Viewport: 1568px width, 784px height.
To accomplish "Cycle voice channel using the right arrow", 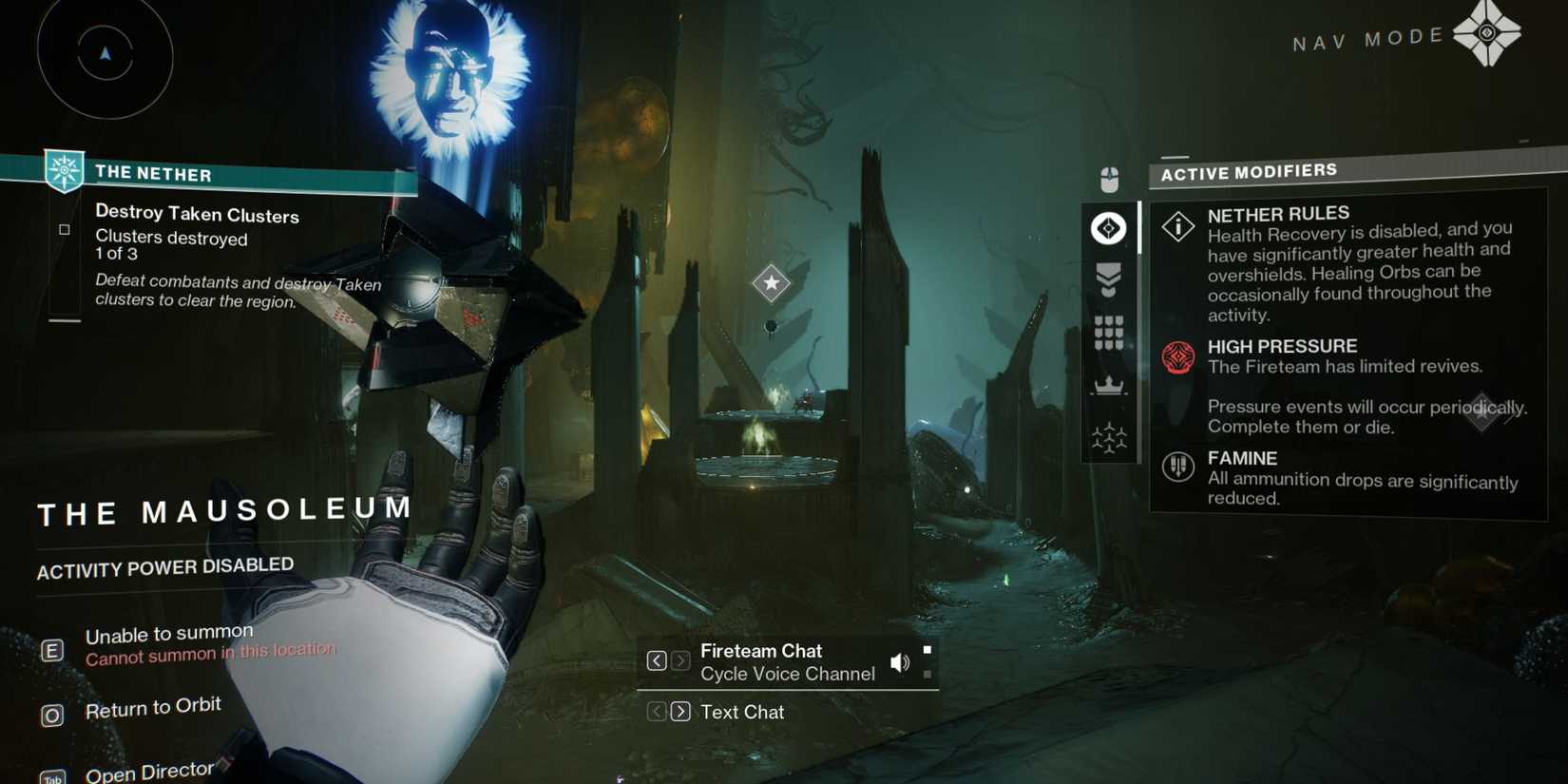I will [x=680, y=660].
